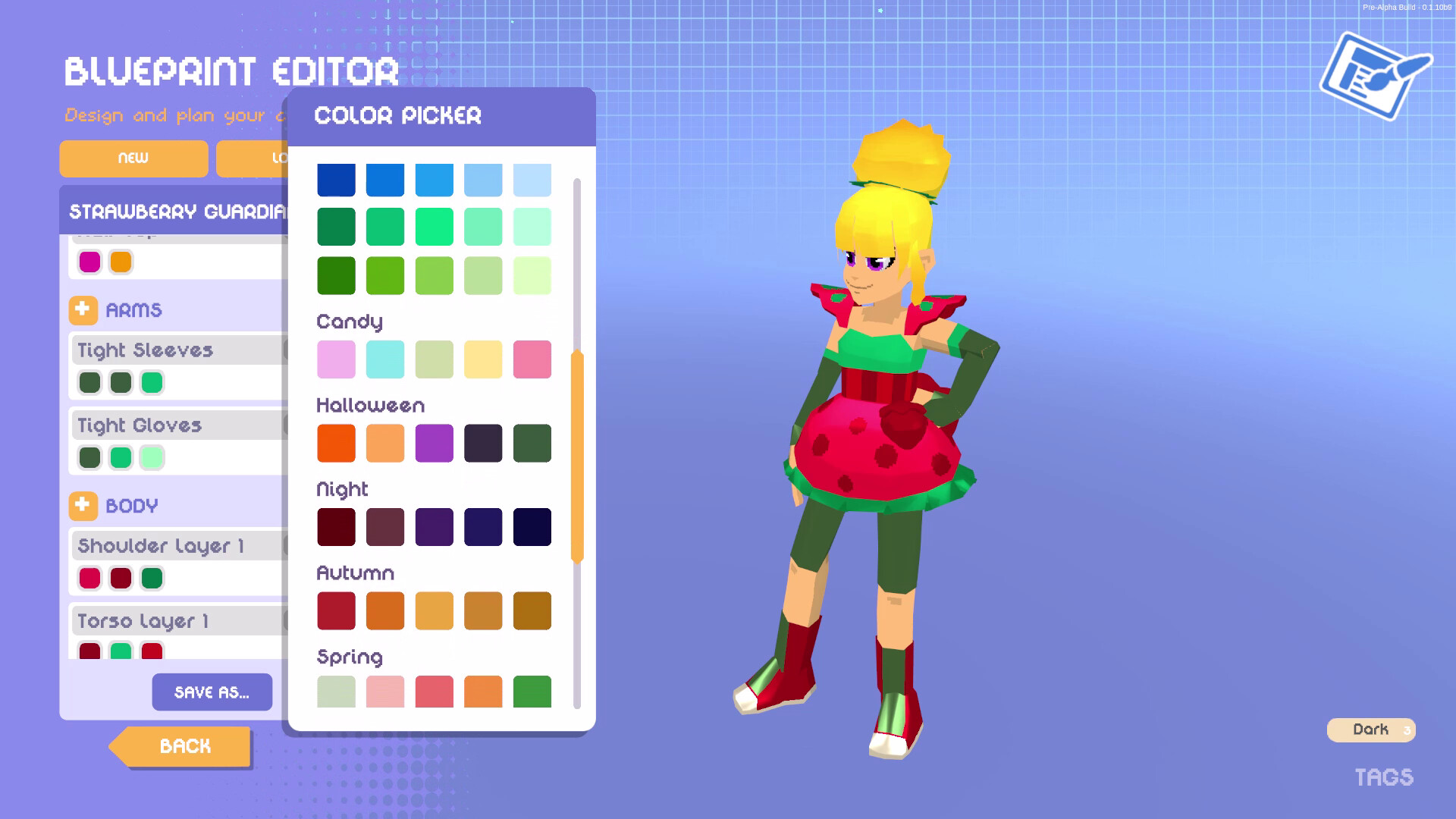This screenshot has width=1456, height=819.
Task: Select the mint swatch under Tight Gloves
Action: 152,457
